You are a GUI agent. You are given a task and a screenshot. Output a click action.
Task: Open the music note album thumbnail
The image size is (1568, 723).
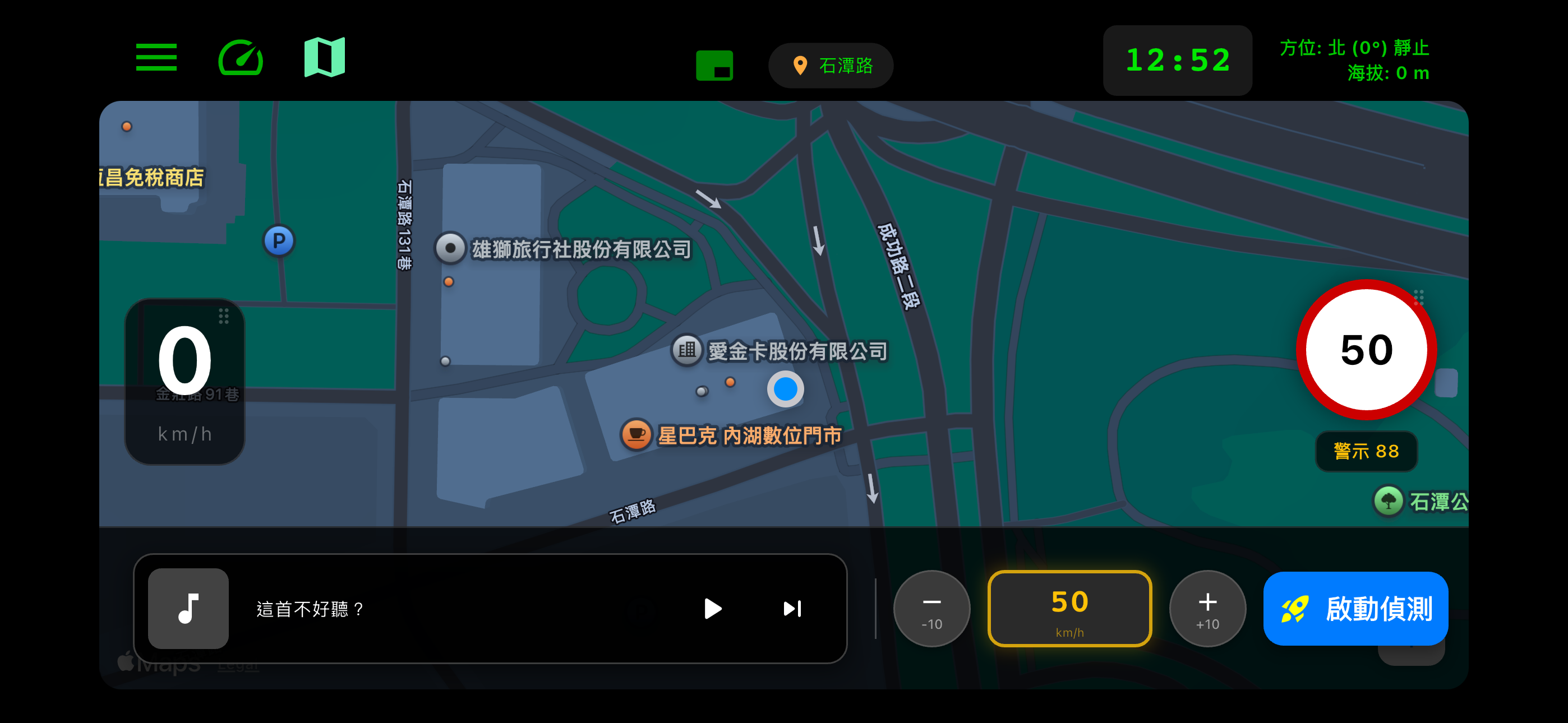point(188,609)
